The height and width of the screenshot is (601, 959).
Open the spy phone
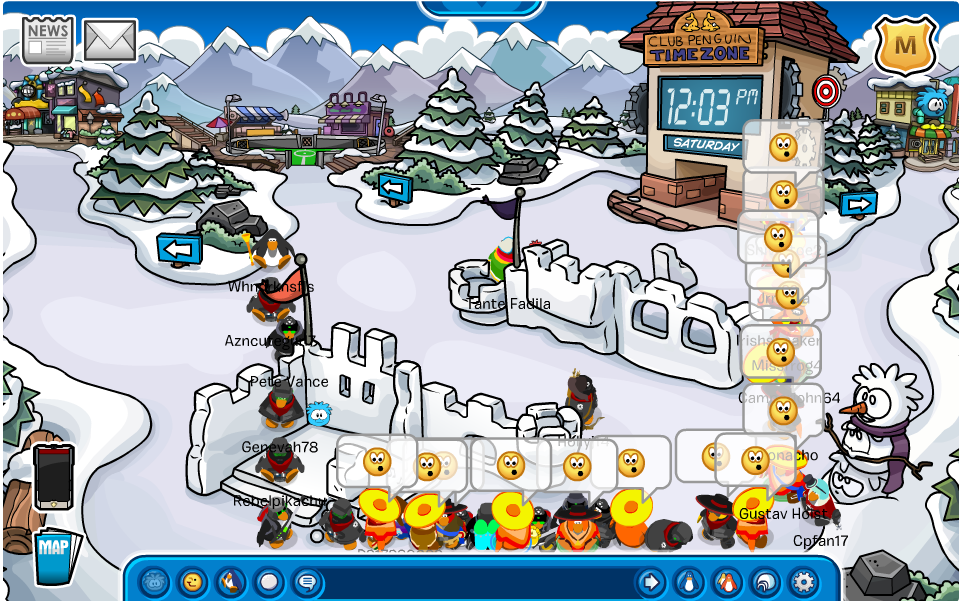click(x=53, y=477)
